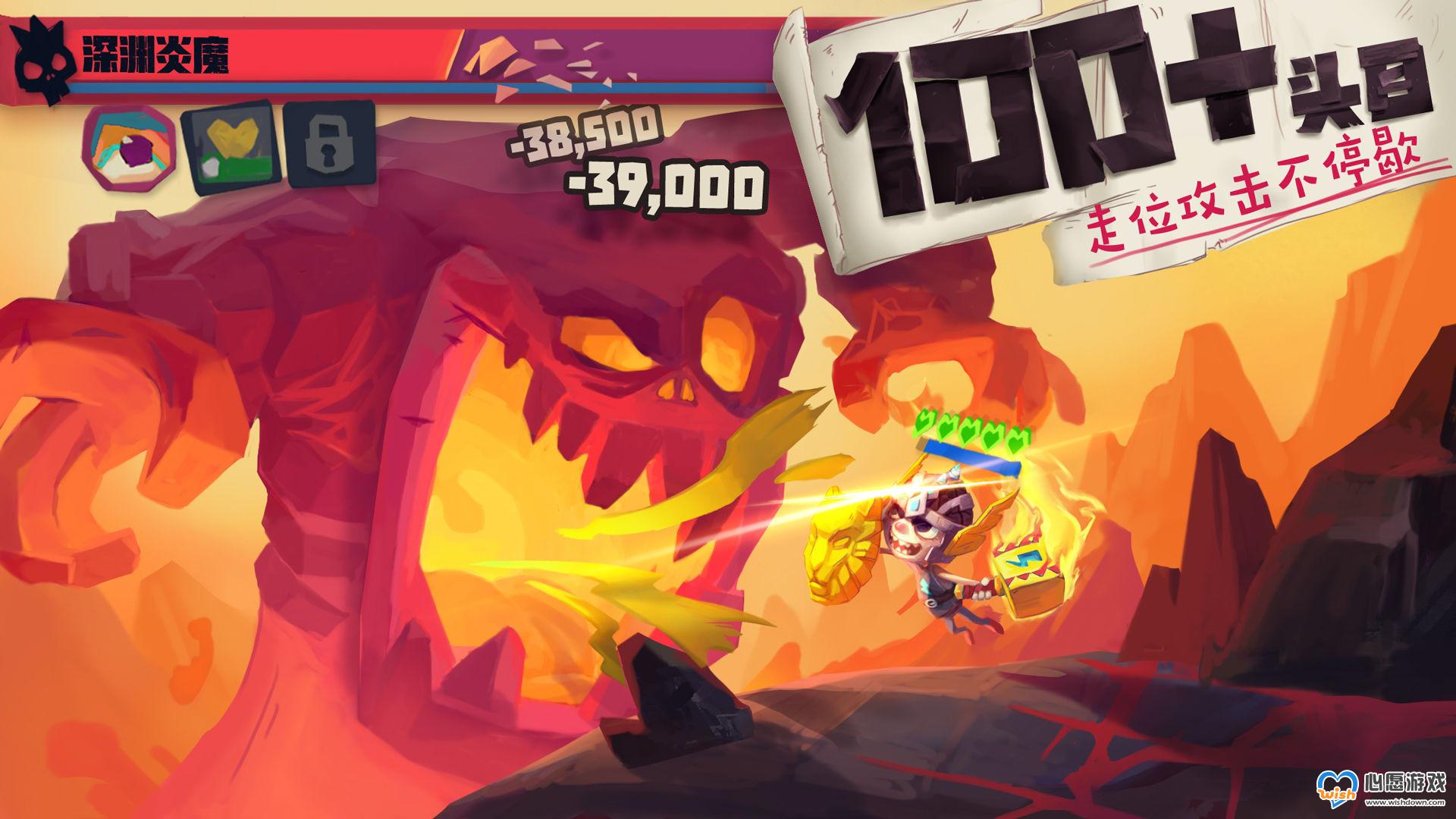Click the locked padlock ability slot
1456x819 pixels.
pos(331,144)
